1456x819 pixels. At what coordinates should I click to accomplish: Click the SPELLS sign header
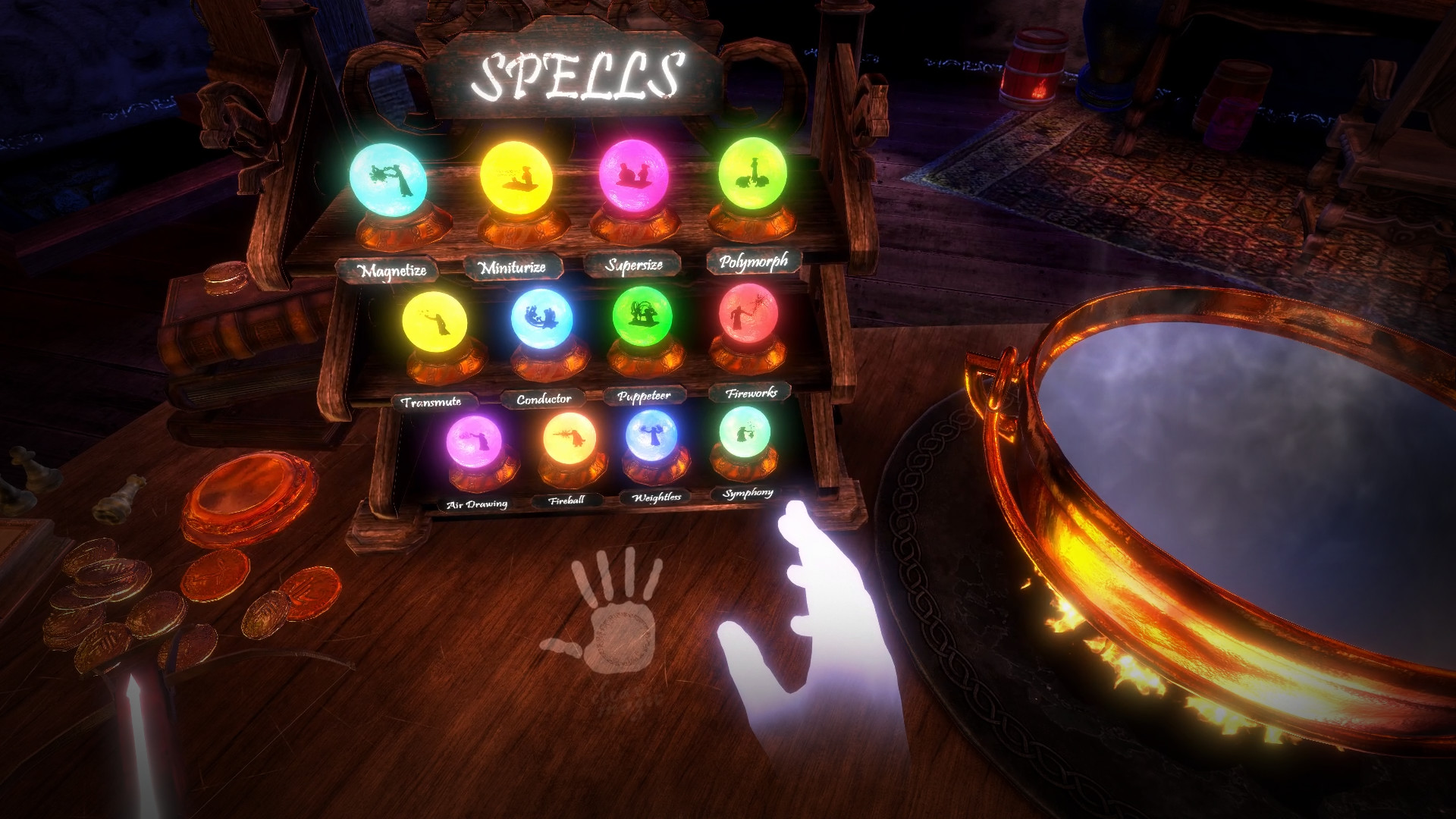click(580, 72)
